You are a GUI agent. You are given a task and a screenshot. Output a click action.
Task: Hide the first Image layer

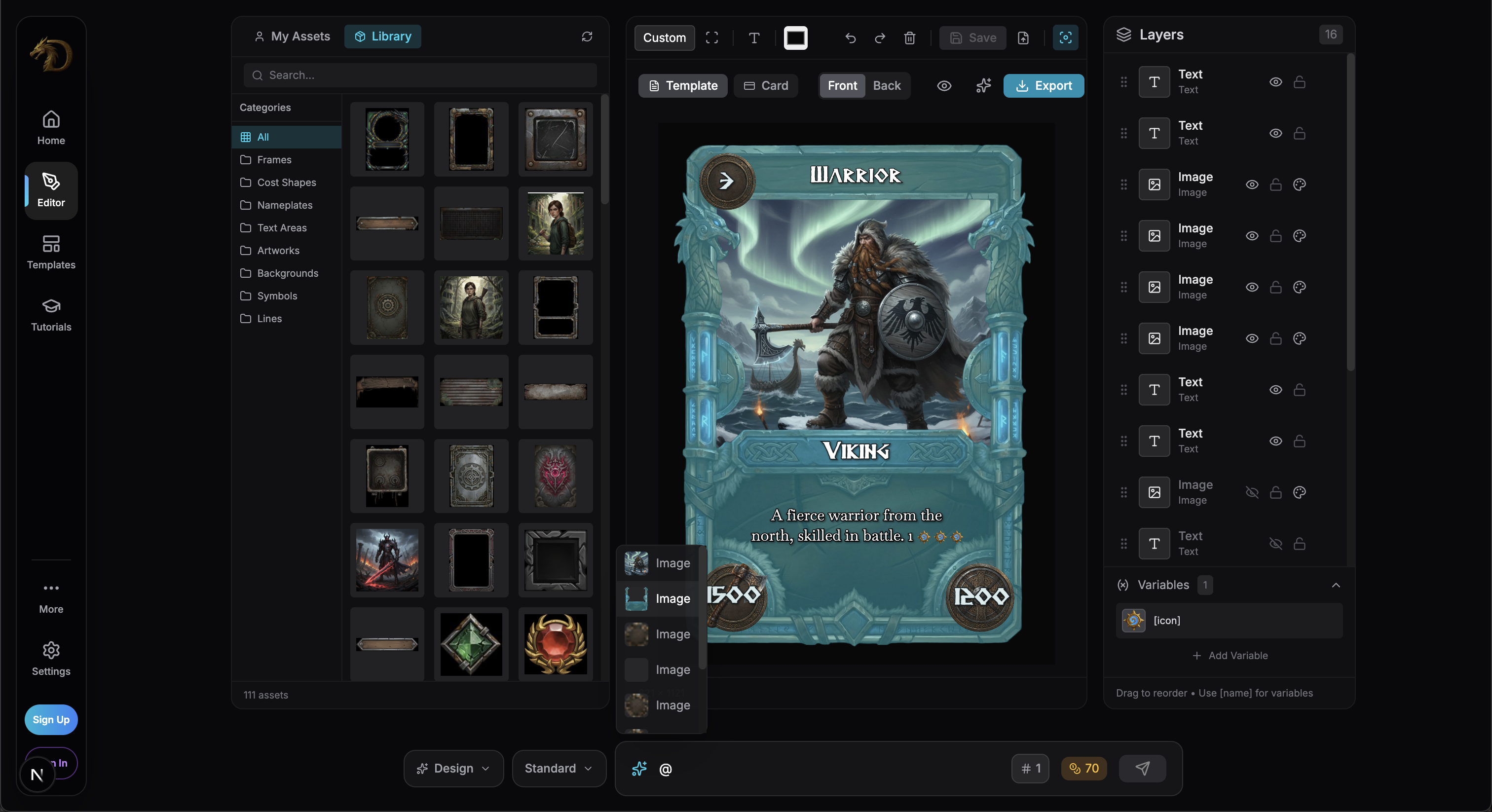1252,184
